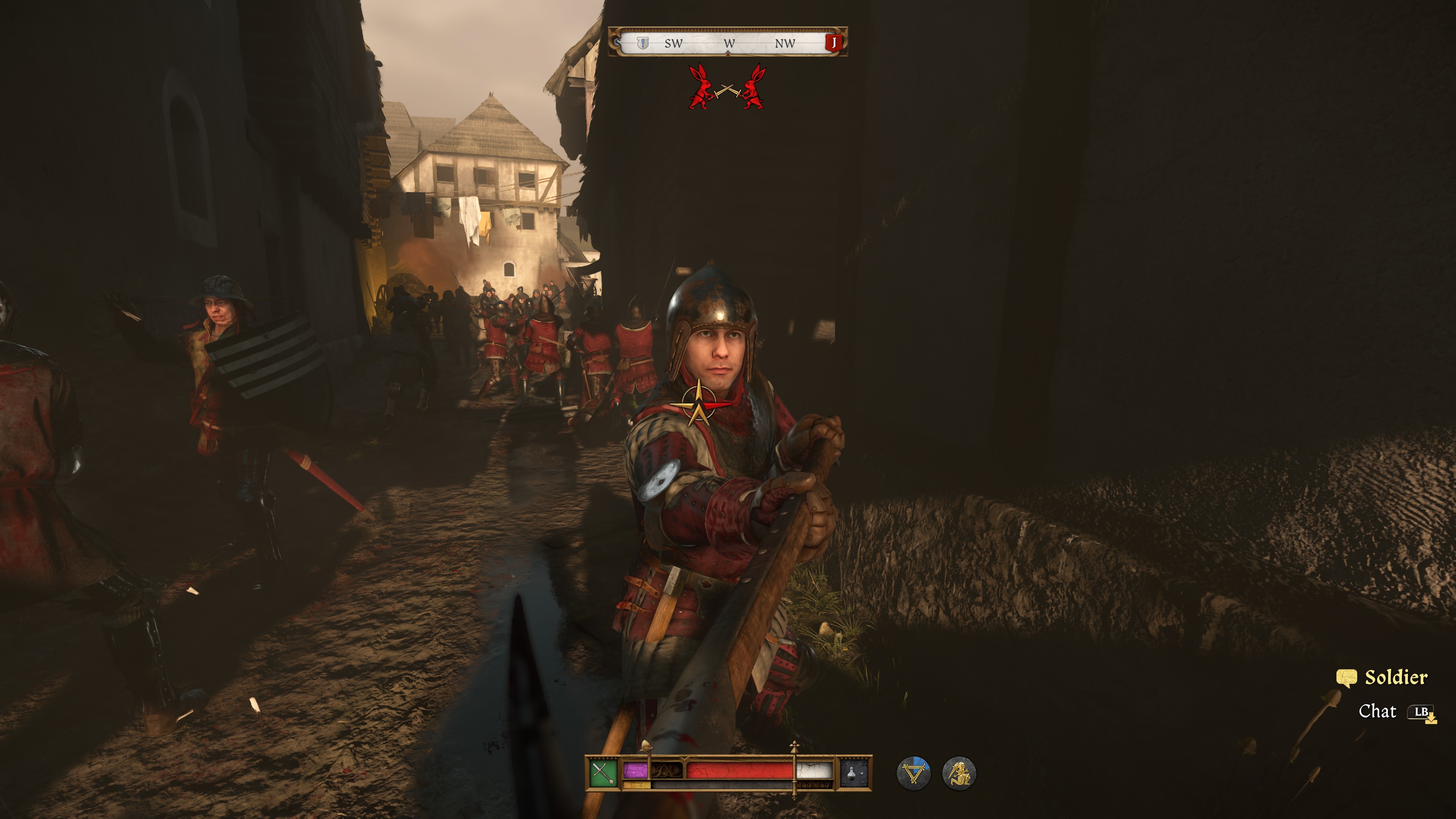The width and height of the screenshot is (1456, 819).
Task: Click the red health bar
Action: coord(741,770)
